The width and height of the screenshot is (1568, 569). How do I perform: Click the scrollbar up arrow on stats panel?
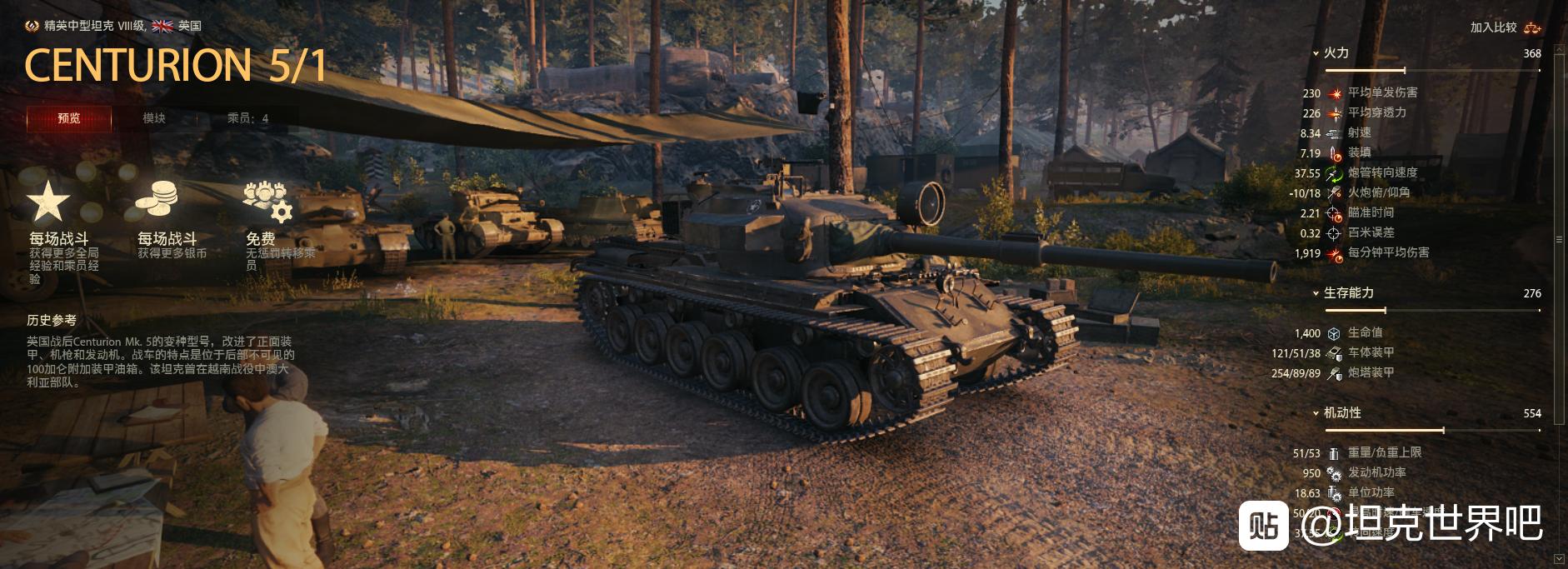pos(1559,26)
